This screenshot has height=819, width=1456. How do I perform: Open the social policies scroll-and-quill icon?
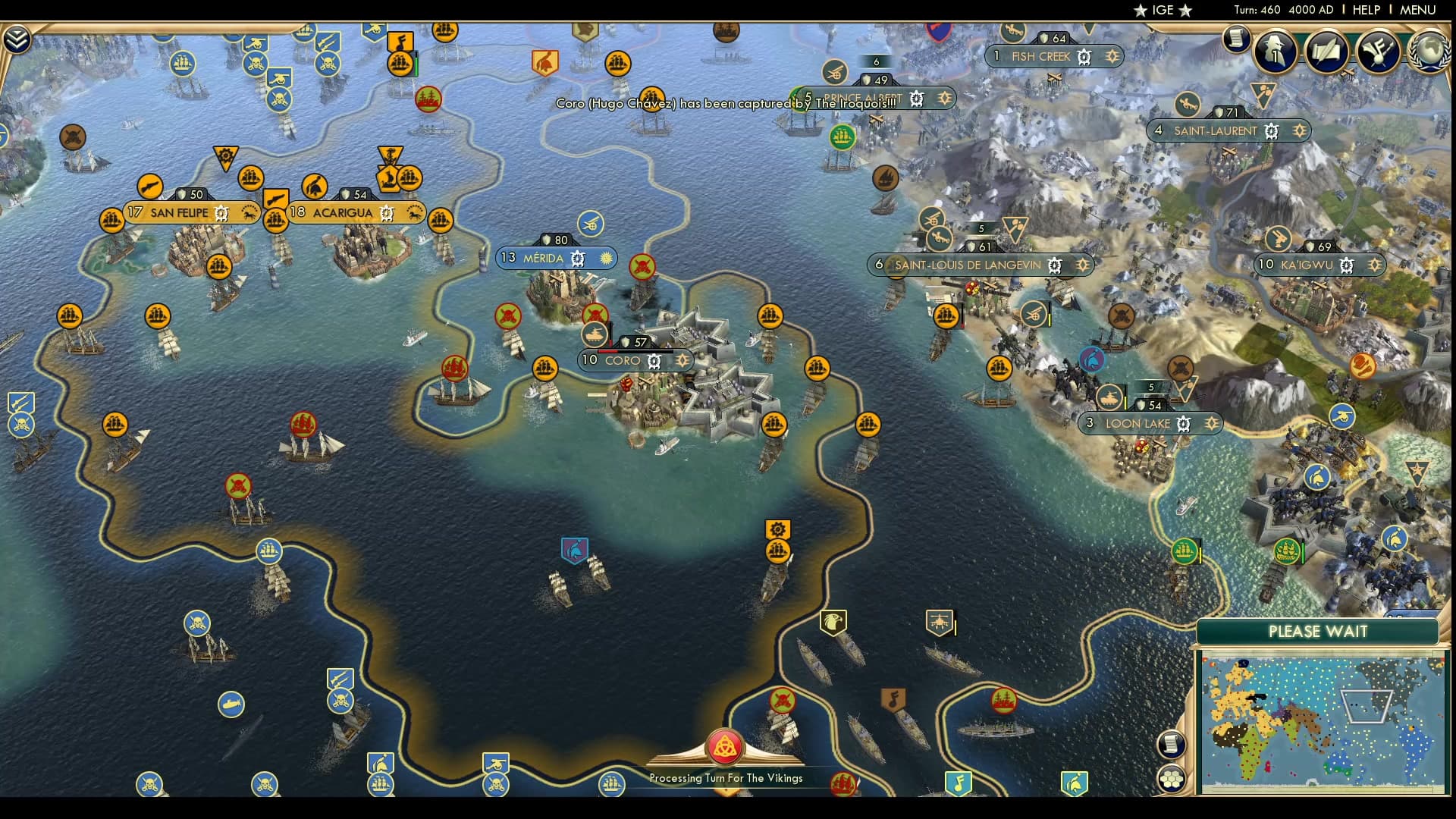[x=1326, y=51]
